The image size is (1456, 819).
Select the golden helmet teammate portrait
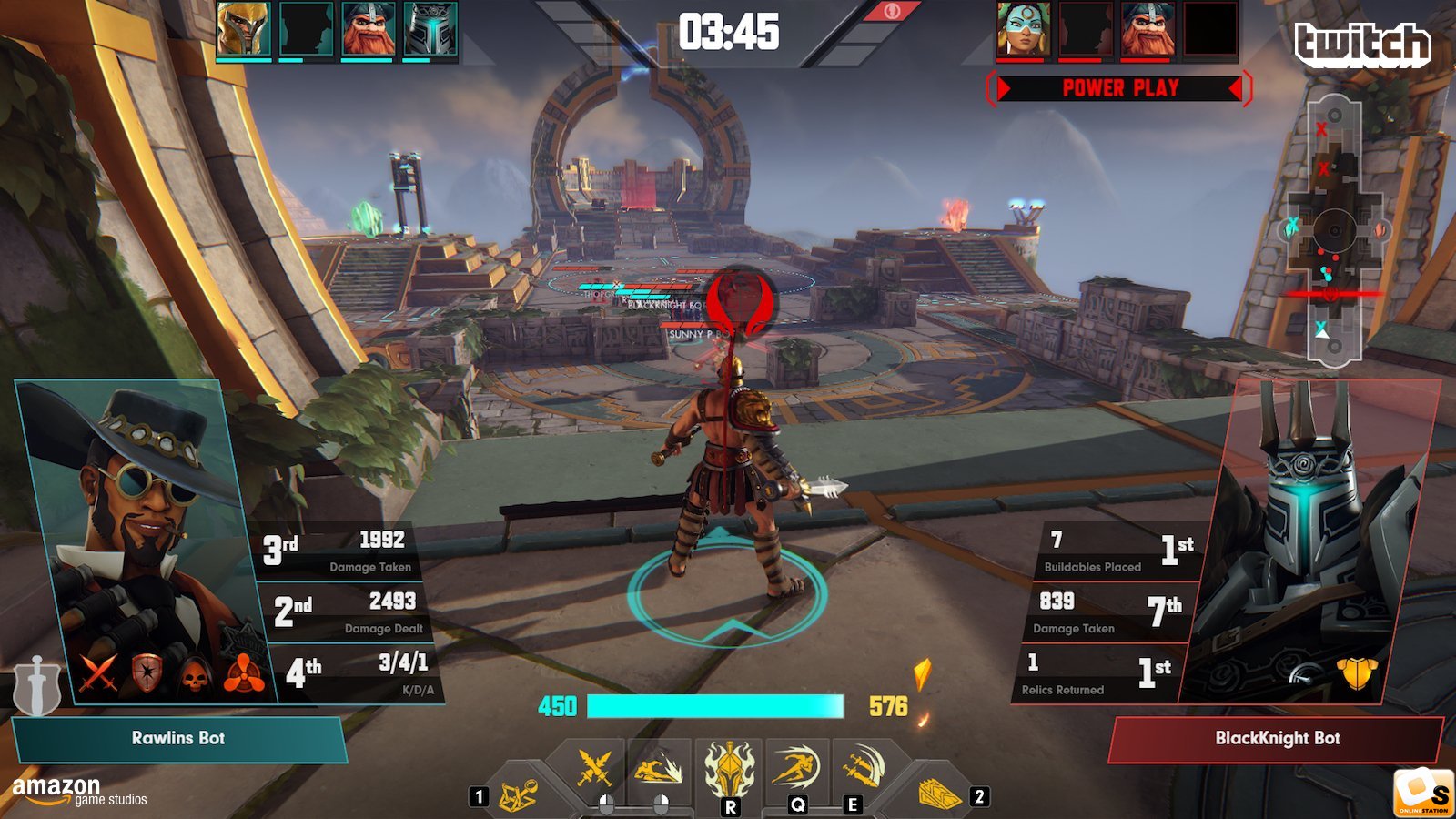[243, 29]
